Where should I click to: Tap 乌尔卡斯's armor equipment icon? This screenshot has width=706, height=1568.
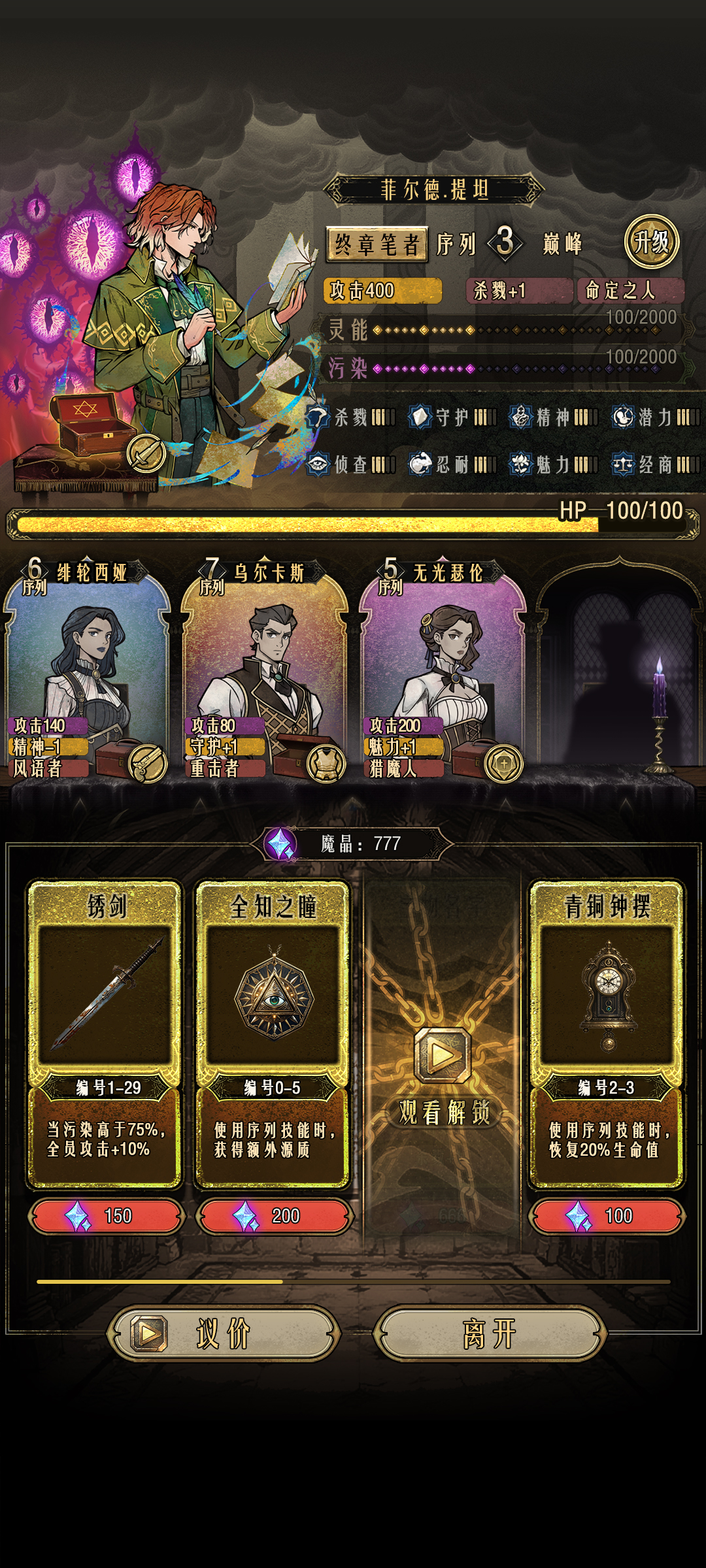tap(326, 763)
